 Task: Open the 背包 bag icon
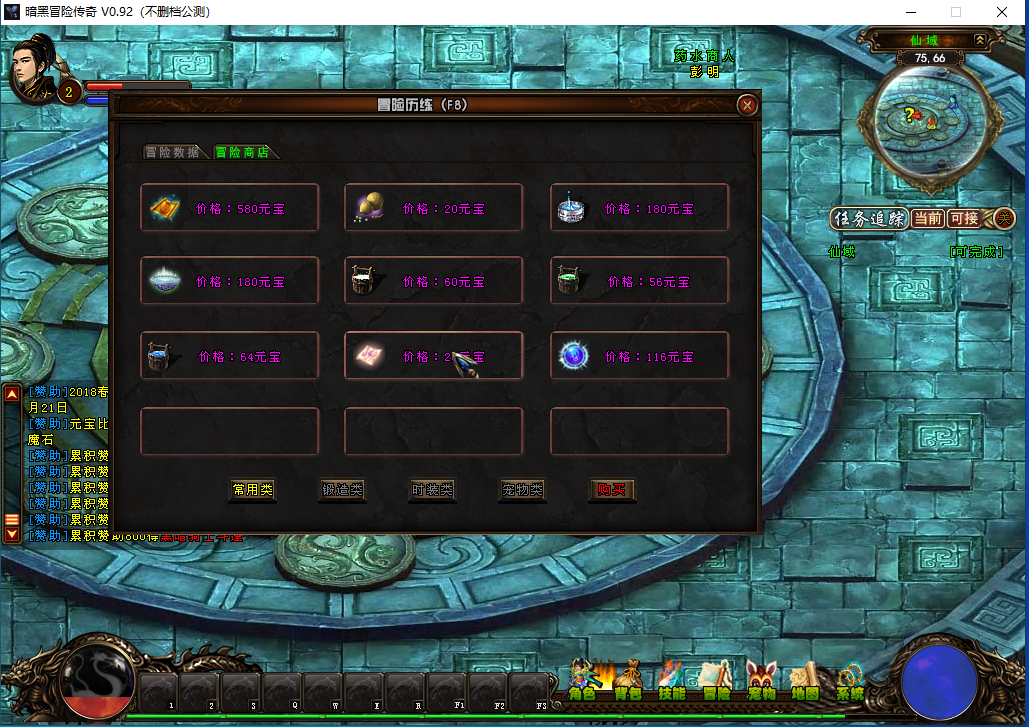point(627,682)
